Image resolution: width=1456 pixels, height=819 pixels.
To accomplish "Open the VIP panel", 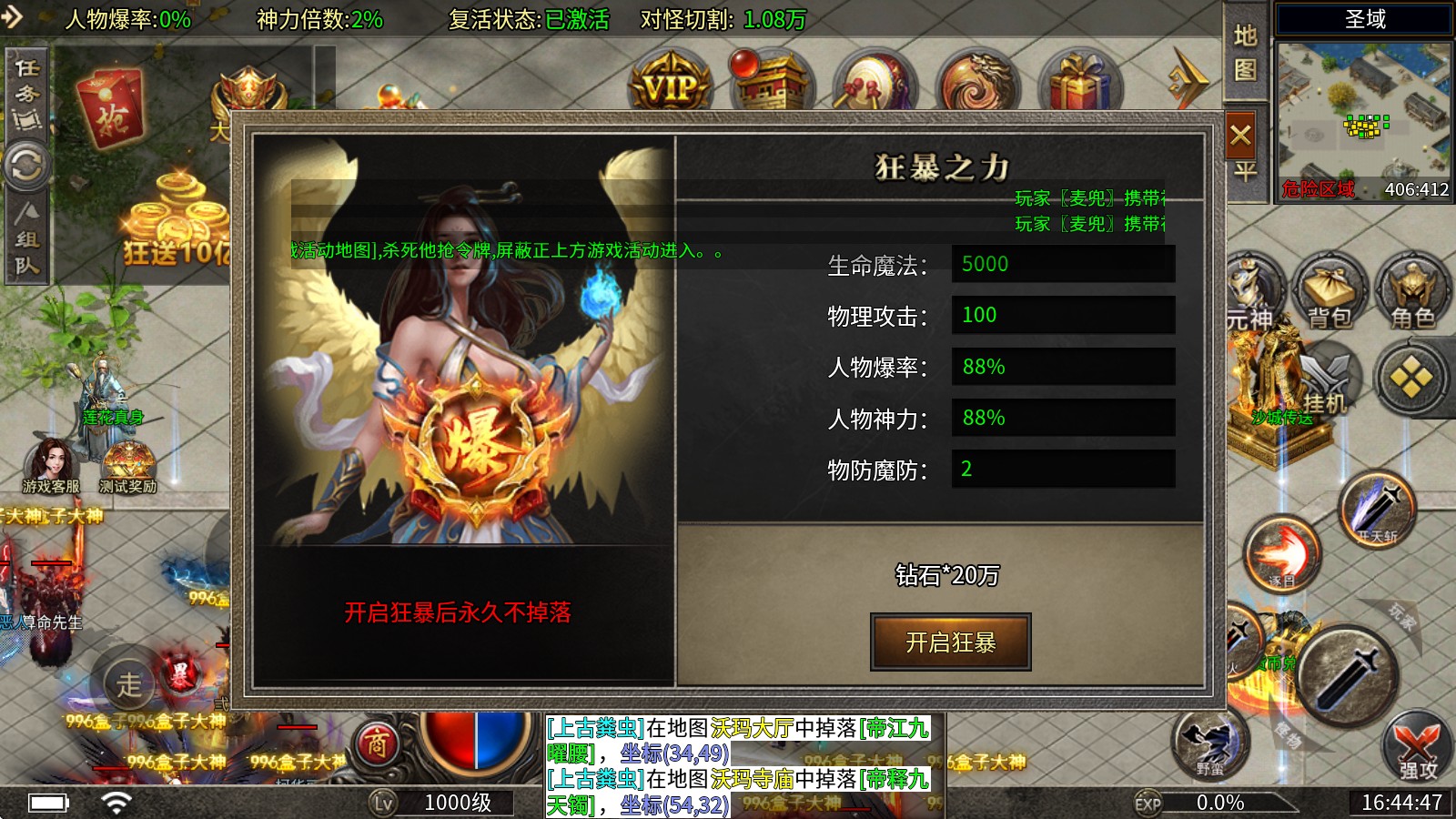I will coord(671,80).
